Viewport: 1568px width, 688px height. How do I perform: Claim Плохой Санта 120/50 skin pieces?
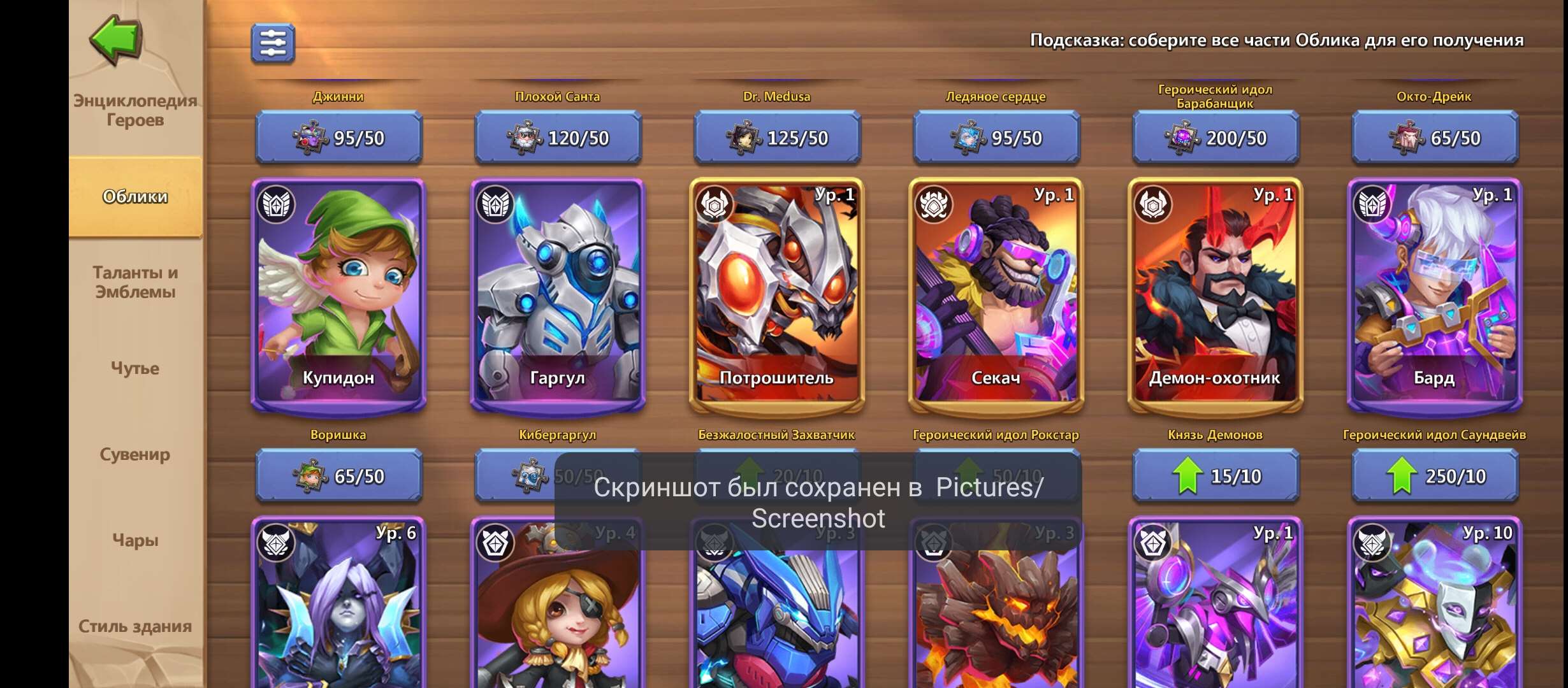pyautogui.click(x=558, y=138)
